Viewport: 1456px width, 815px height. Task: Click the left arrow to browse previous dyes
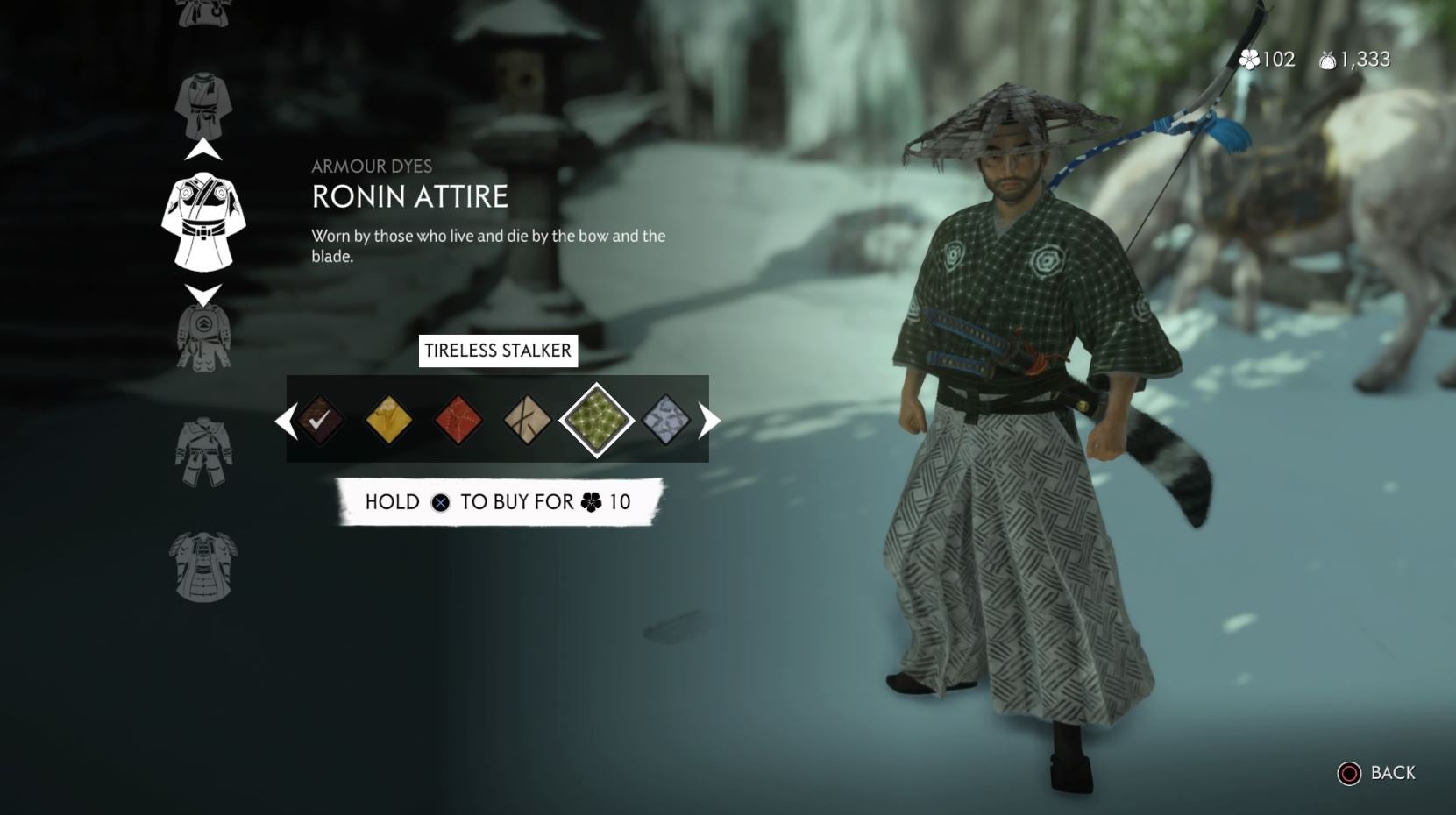[287, 421]
